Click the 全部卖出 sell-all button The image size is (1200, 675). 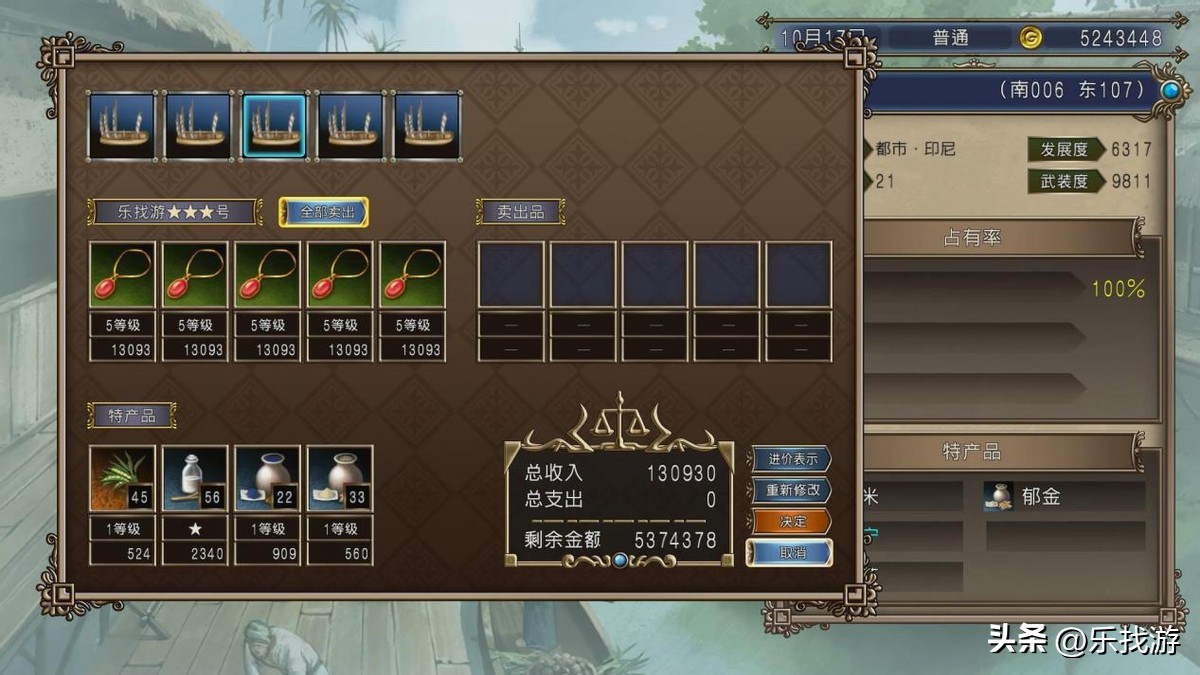pos(324,212)
